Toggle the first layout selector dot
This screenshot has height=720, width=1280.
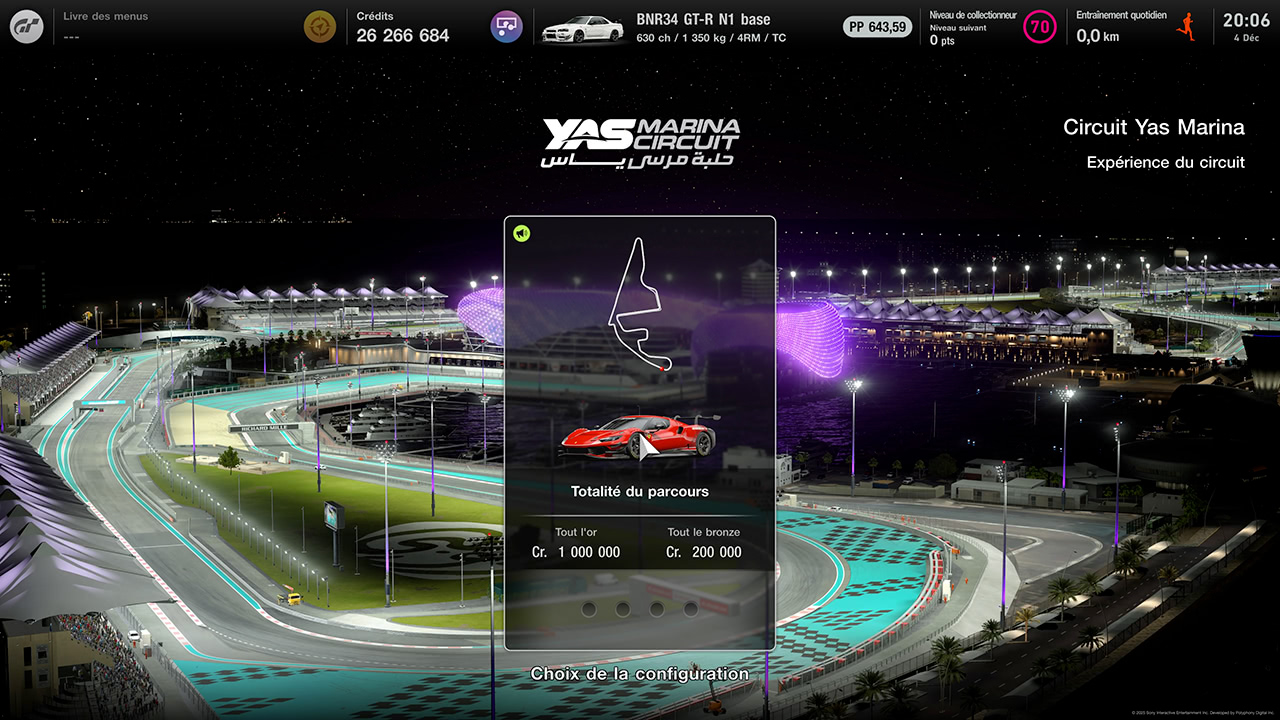[x=589, y=609]
